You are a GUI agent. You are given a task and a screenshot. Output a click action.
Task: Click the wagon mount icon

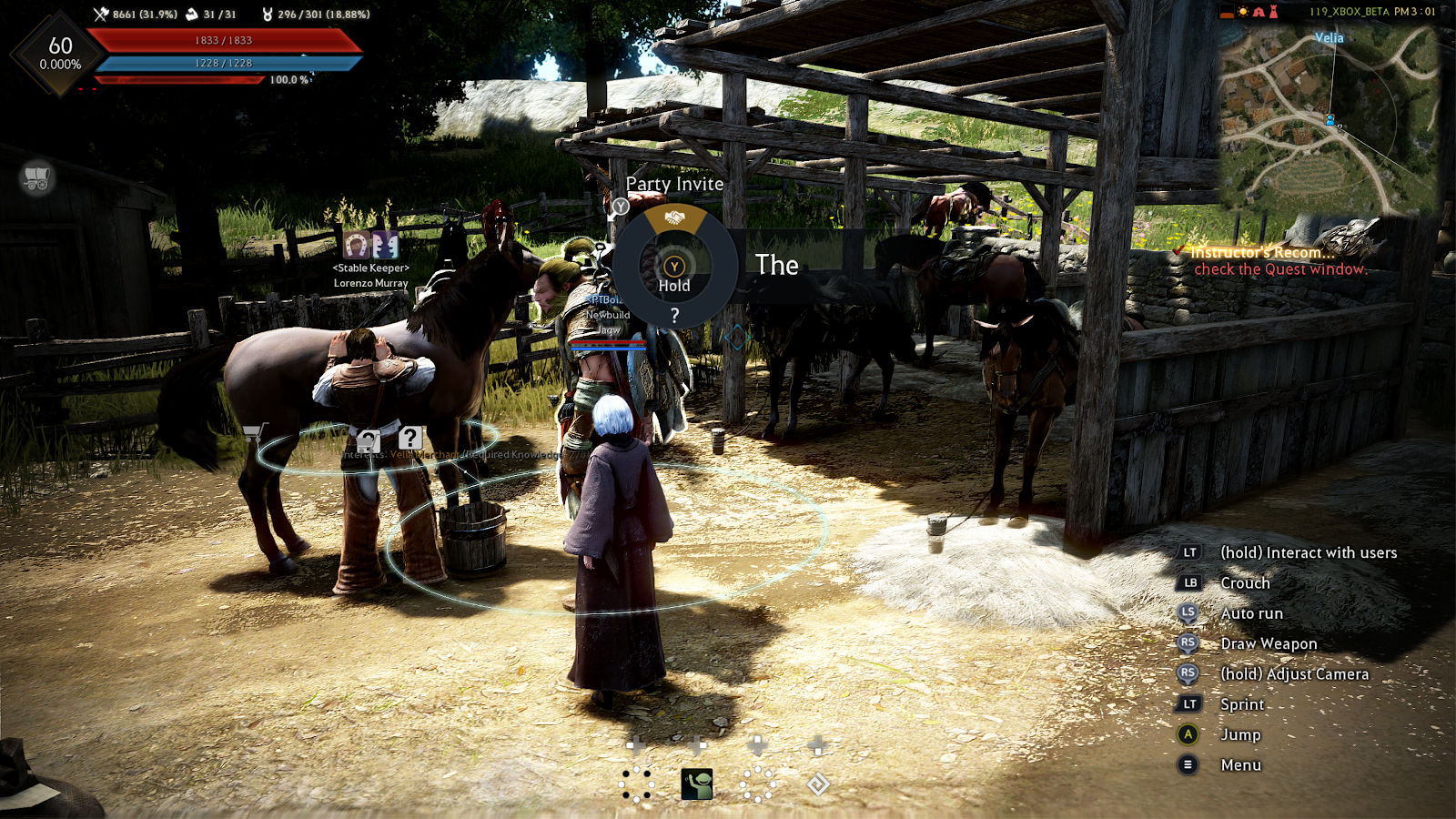pos(37,177)
